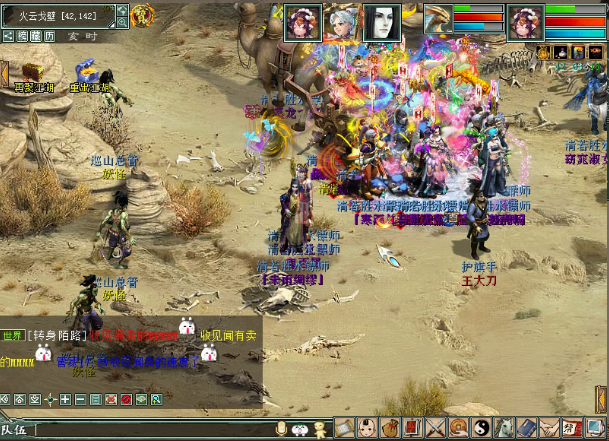This screenshot has width=609, height=441.
Task: Click the 队伍 team channel selector
Action: click(15, 430)
